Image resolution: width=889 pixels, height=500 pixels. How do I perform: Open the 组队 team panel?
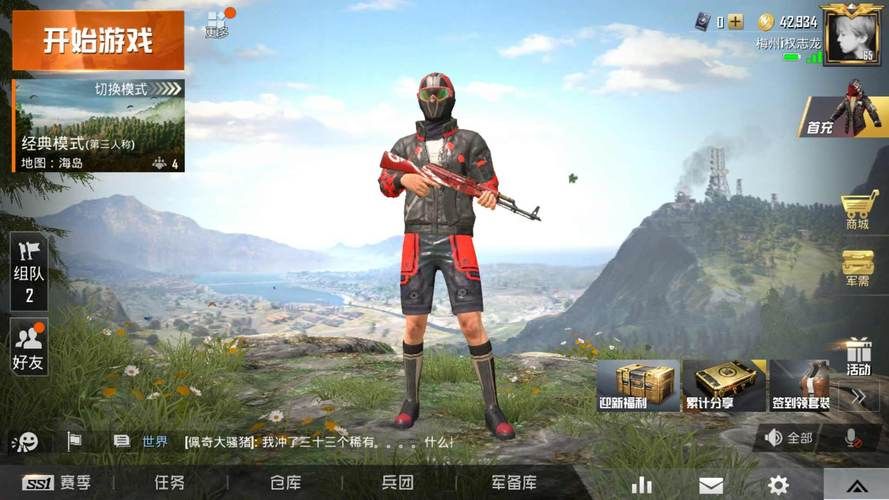[29, 270]
